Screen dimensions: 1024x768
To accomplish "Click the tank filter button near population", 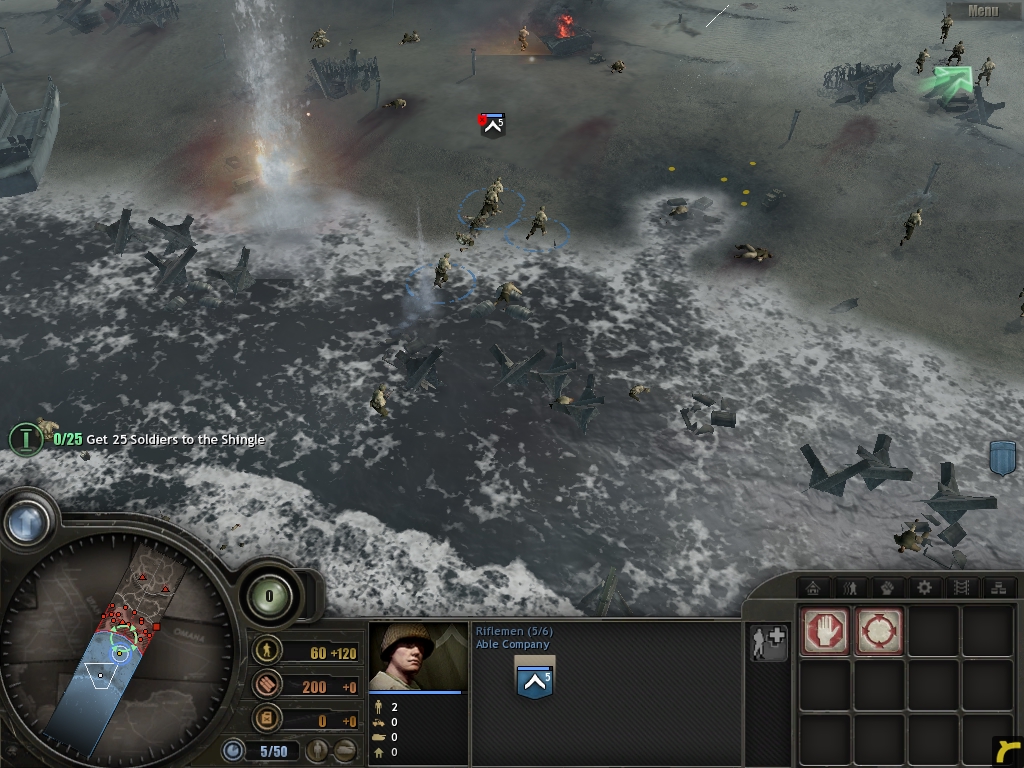I will (344, 750).
